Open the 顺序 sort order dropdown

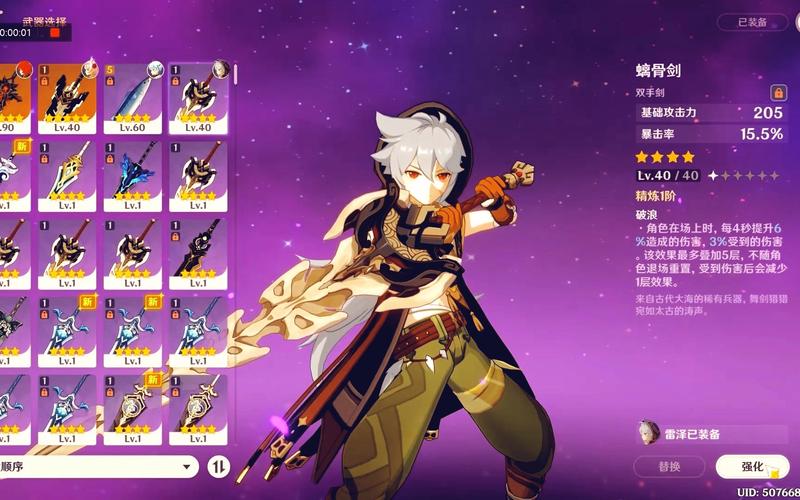tap(98, 466)
